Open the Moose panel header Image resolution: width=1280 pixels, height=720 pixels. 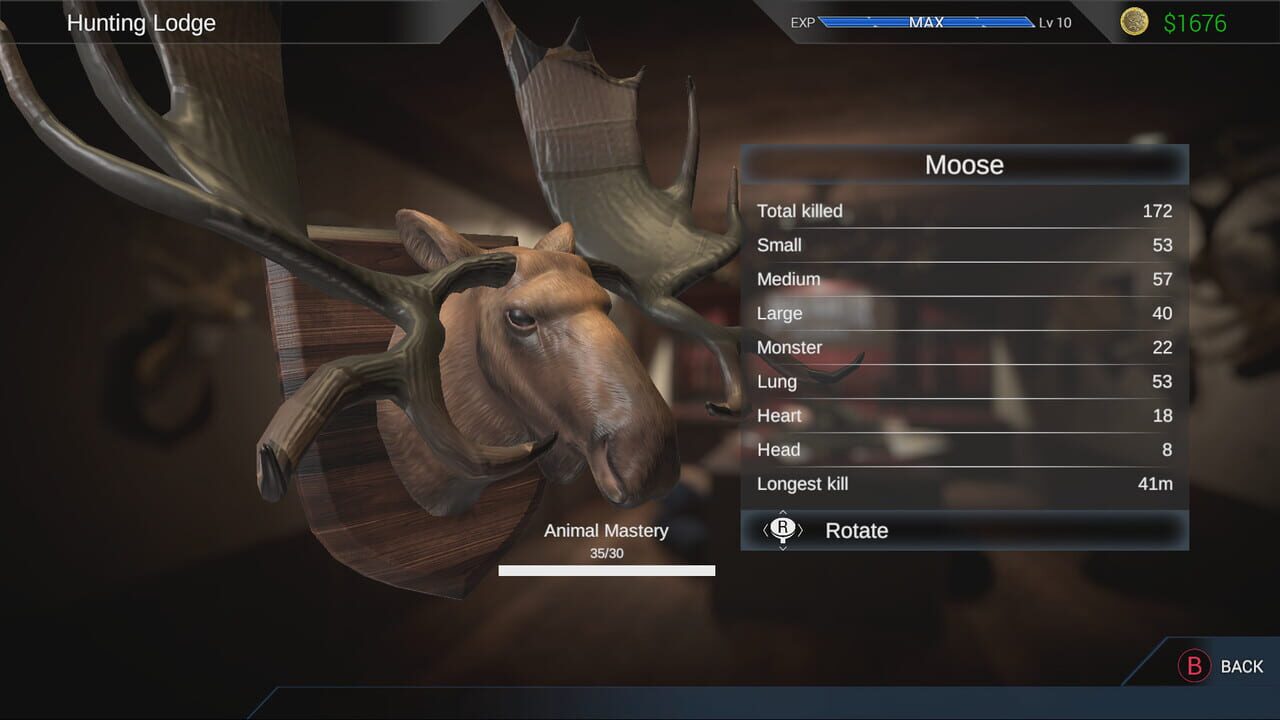964,165
